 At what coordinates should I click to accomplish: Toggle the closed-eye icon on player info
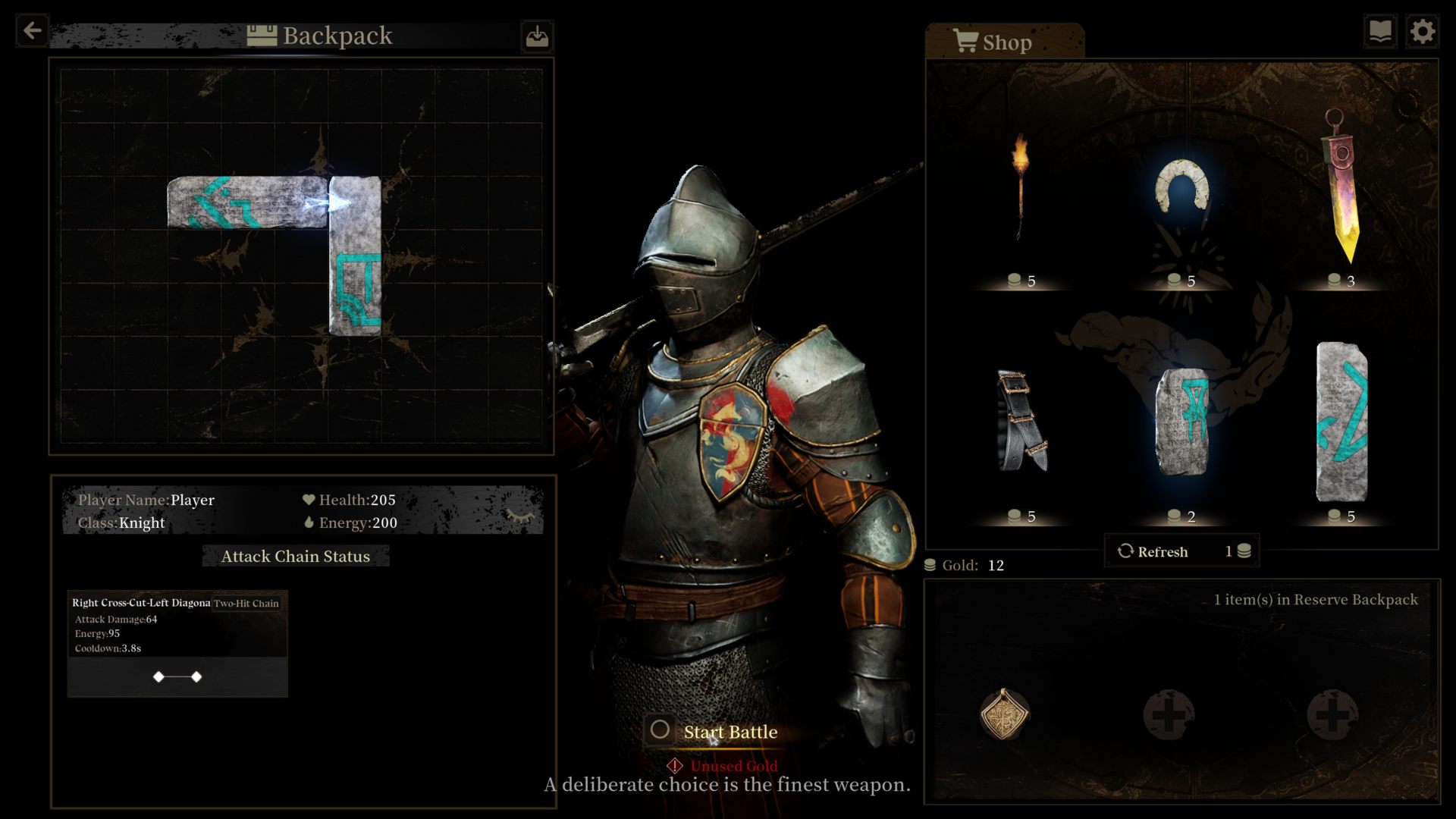point(520,516)
